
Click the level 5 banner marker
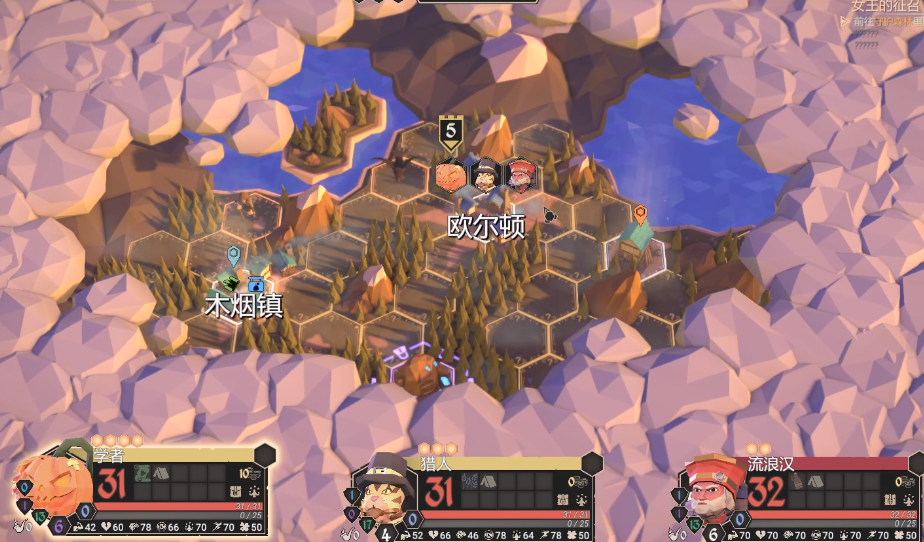pyautogui.click(x=451, y=131)
